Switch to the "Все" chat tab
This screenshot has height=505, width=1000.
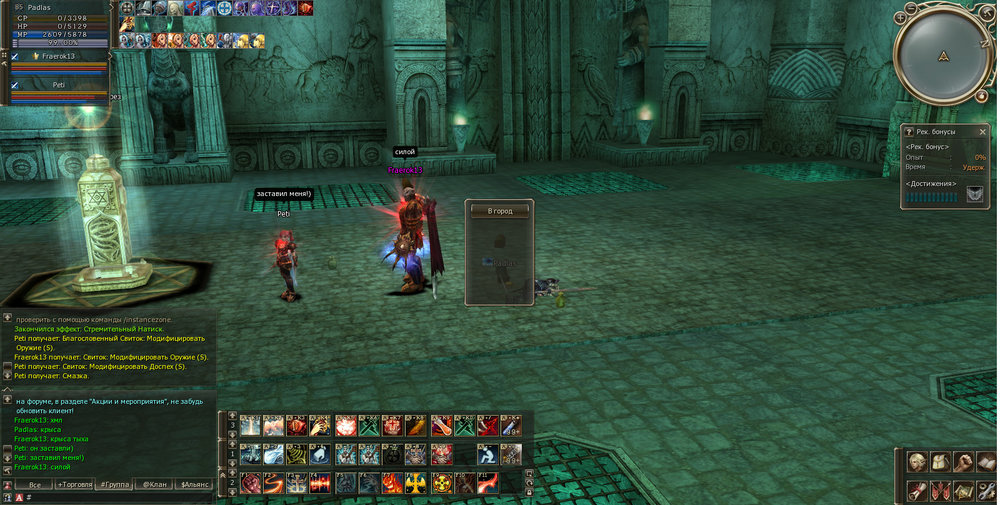point(34,484)
